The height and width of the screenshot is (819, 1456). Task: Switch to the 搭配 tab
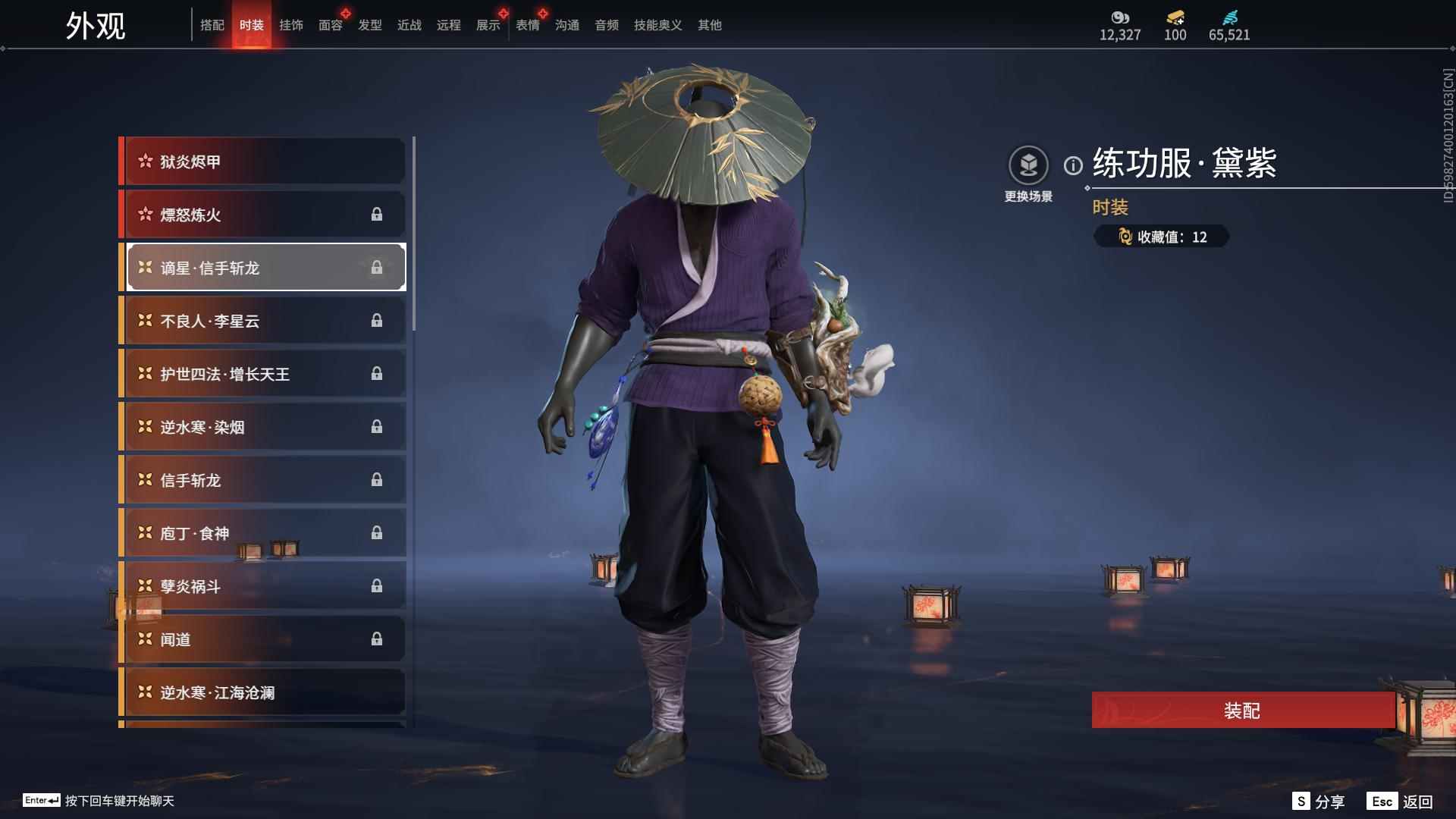(212, 25)
